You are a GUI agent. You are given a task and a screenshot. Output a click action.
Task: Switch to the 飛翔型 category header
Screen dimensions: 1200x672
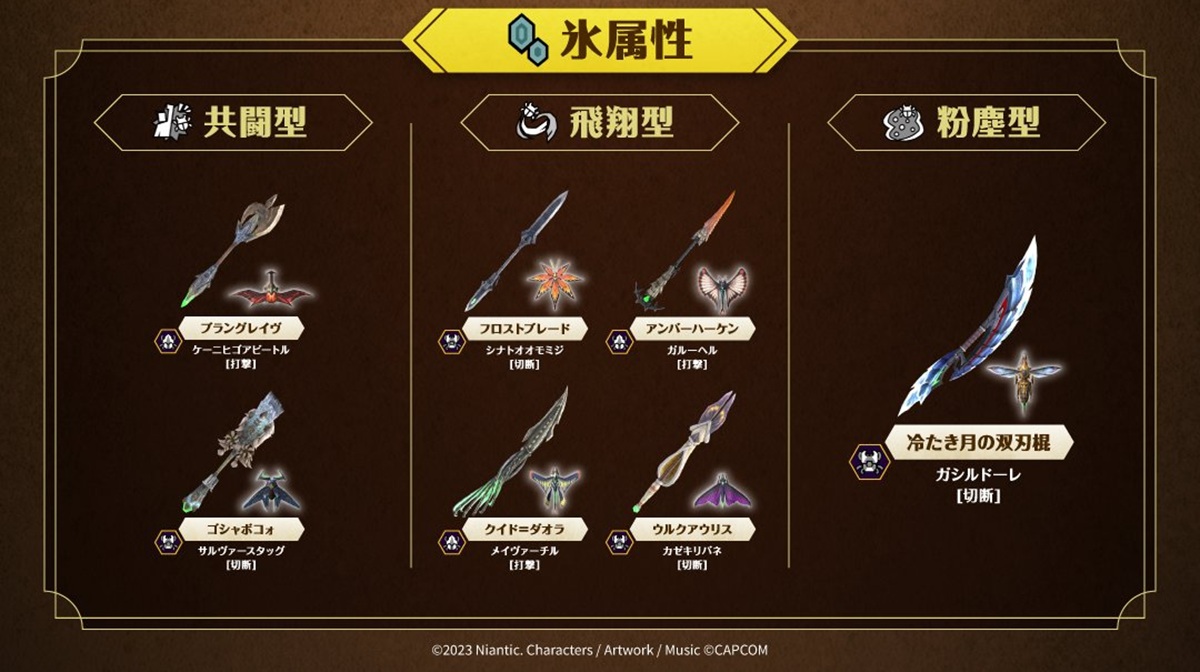[600, 123]
